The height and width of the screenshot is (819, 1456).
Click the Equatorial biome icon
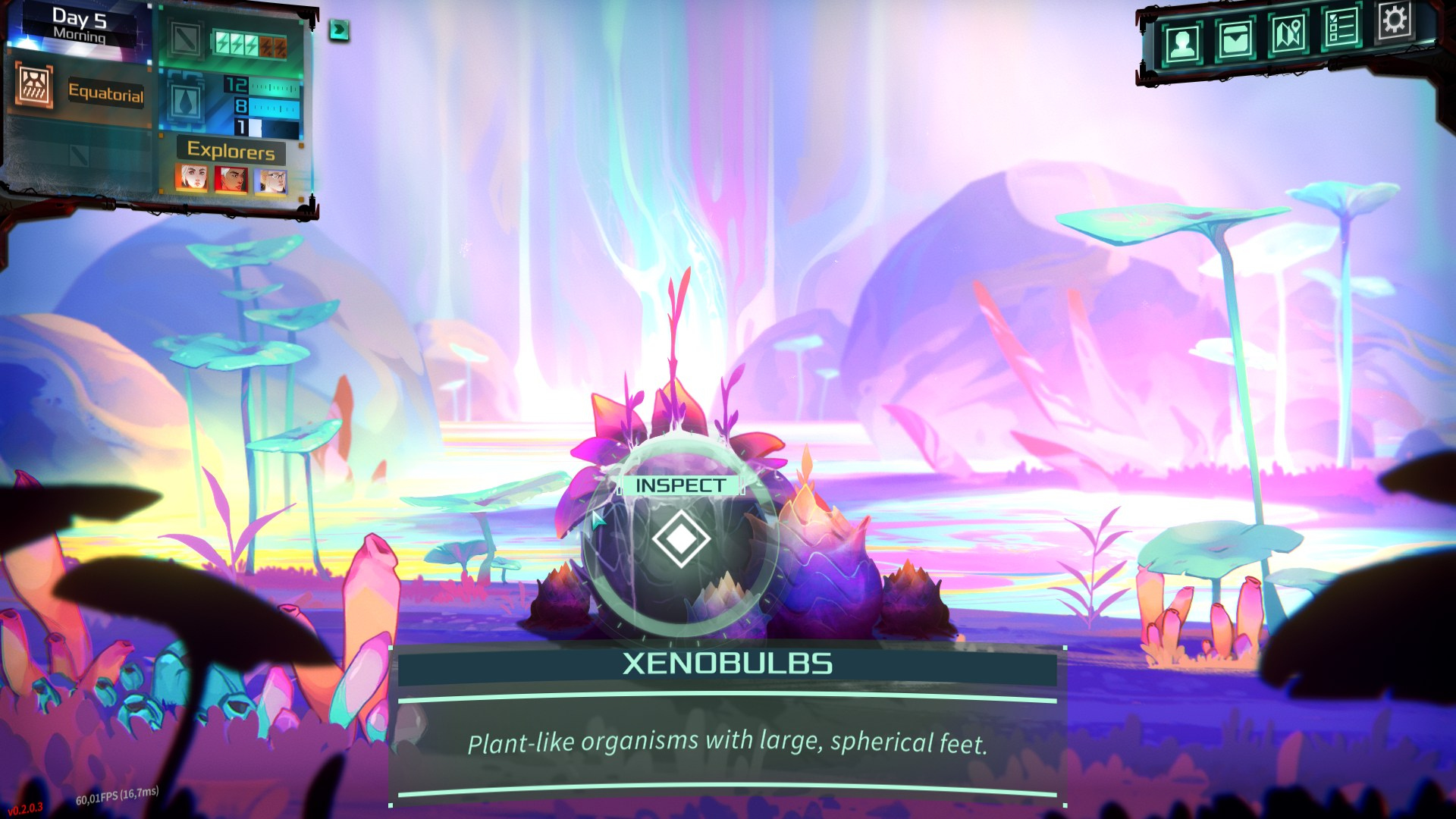click(34, 86)
